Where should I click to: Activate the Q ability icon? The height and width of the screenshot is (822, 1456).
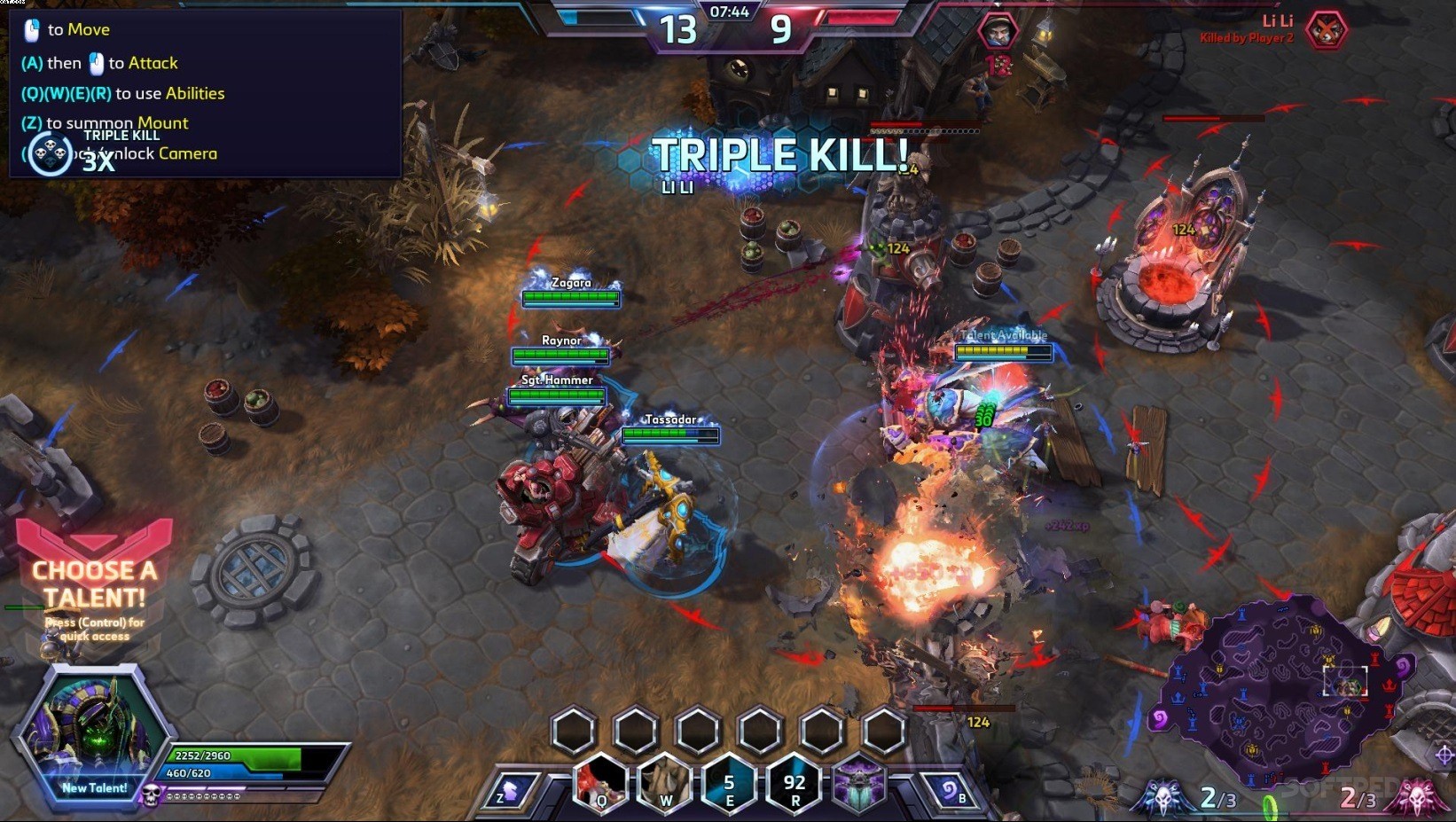coord(601,781)
